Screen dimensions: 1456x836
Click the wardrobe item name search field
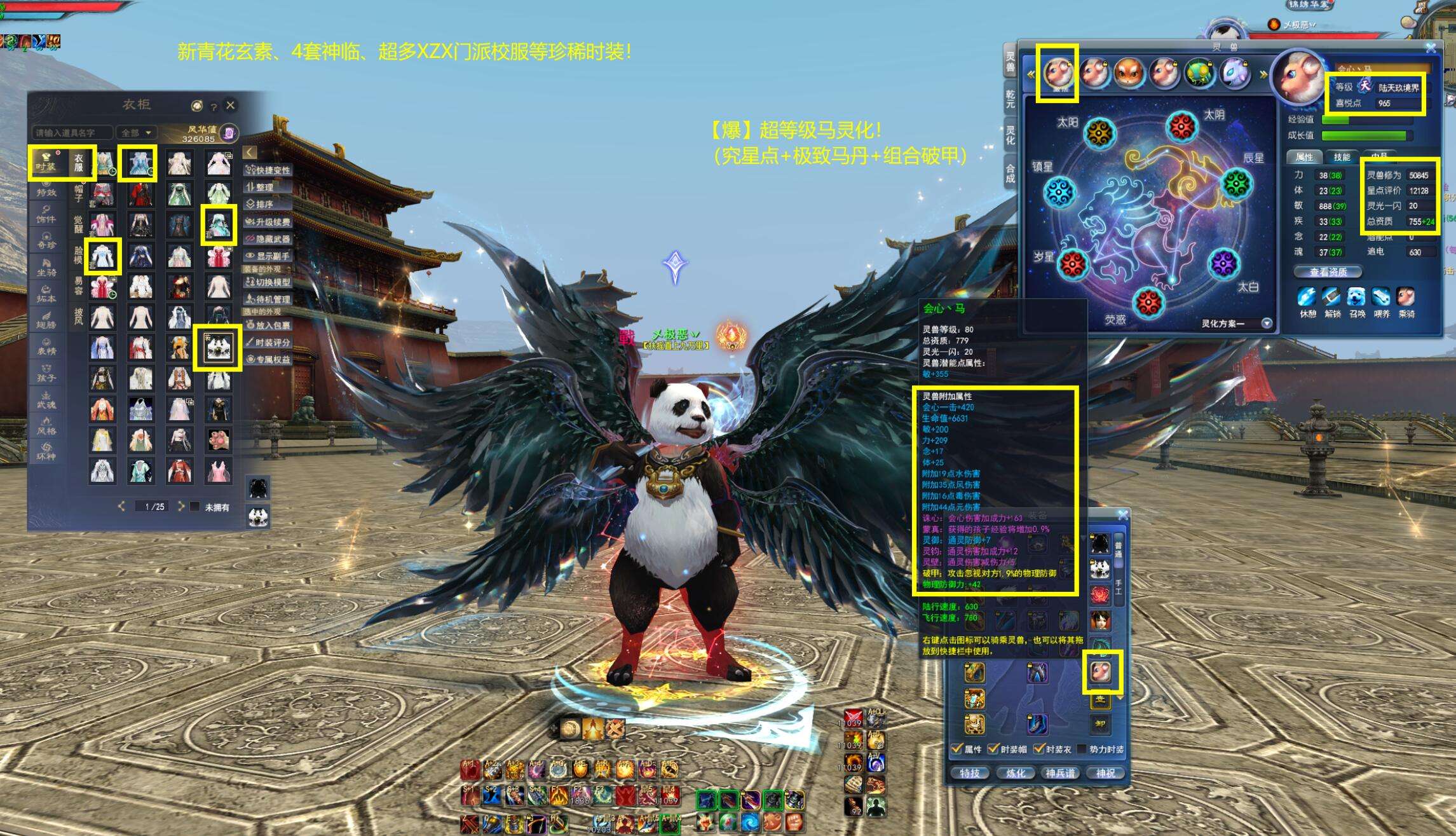coord(71,133)
